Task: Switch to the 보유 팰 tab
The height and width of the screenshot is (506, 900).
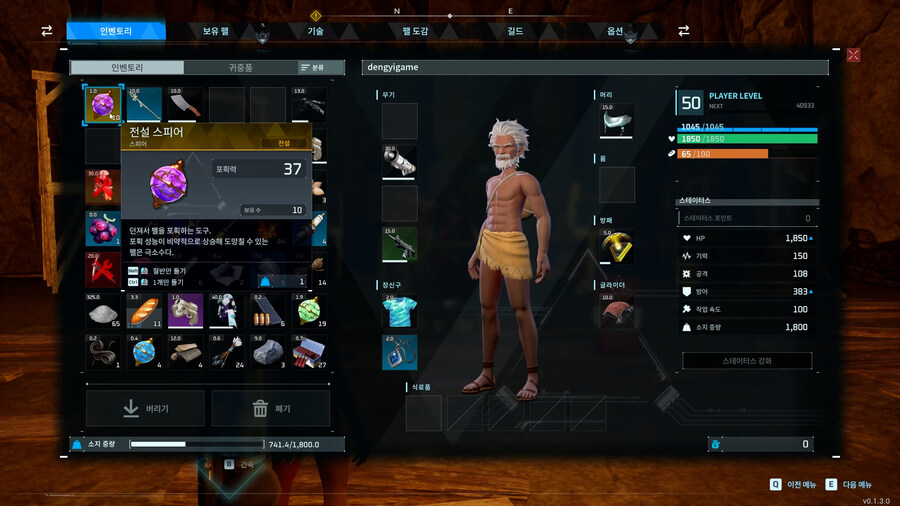Action: (x=215, y=31)
